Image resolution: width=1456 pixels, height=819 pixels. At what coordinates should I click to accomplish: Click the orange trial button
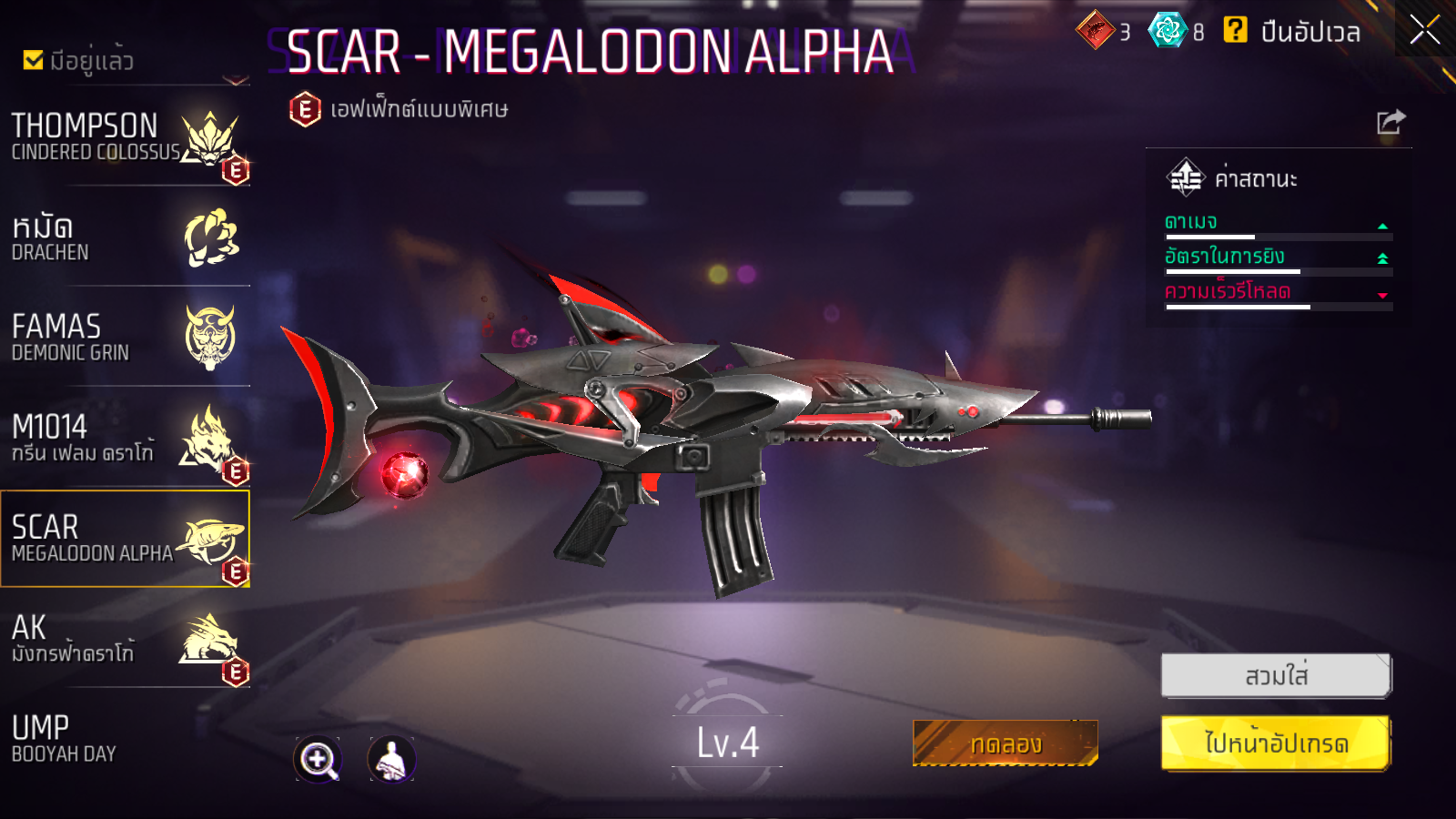[1005, 743]
